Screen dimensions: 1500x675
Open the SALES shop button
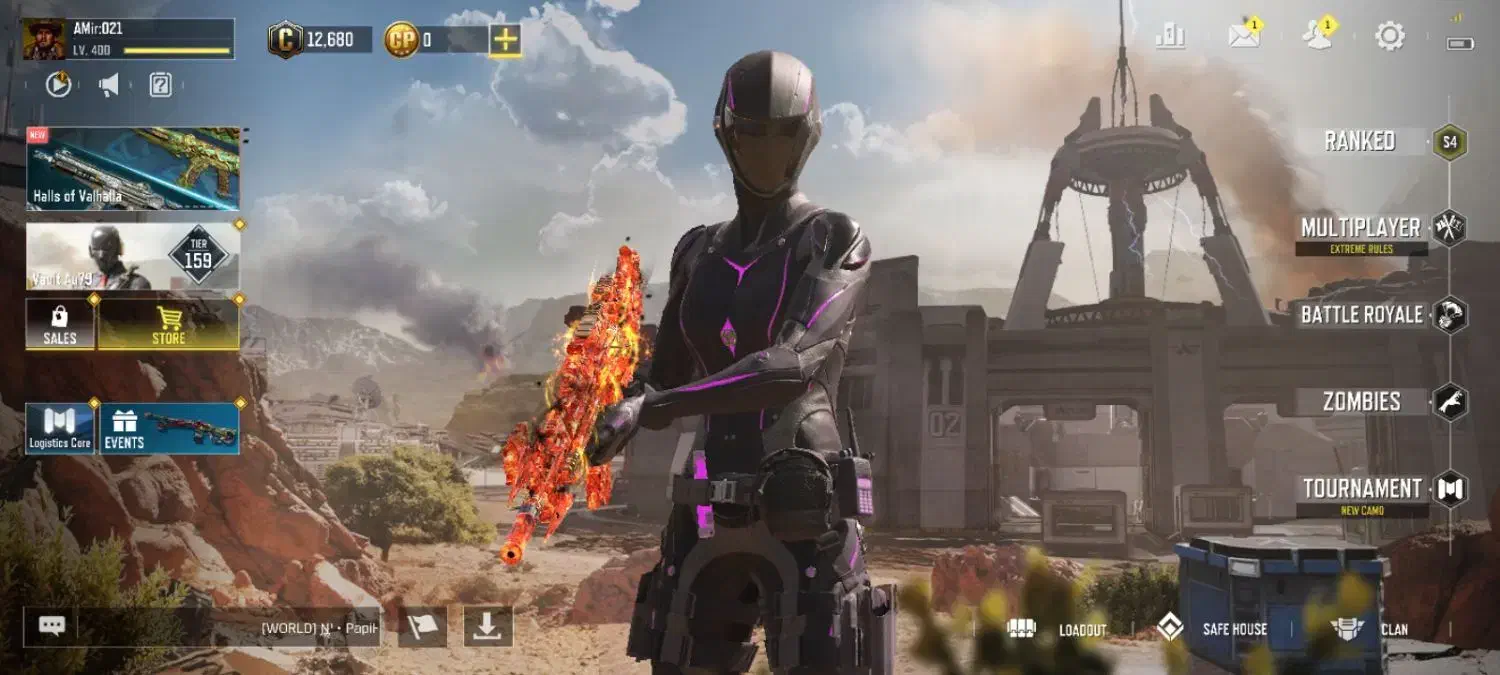(60, 324)
